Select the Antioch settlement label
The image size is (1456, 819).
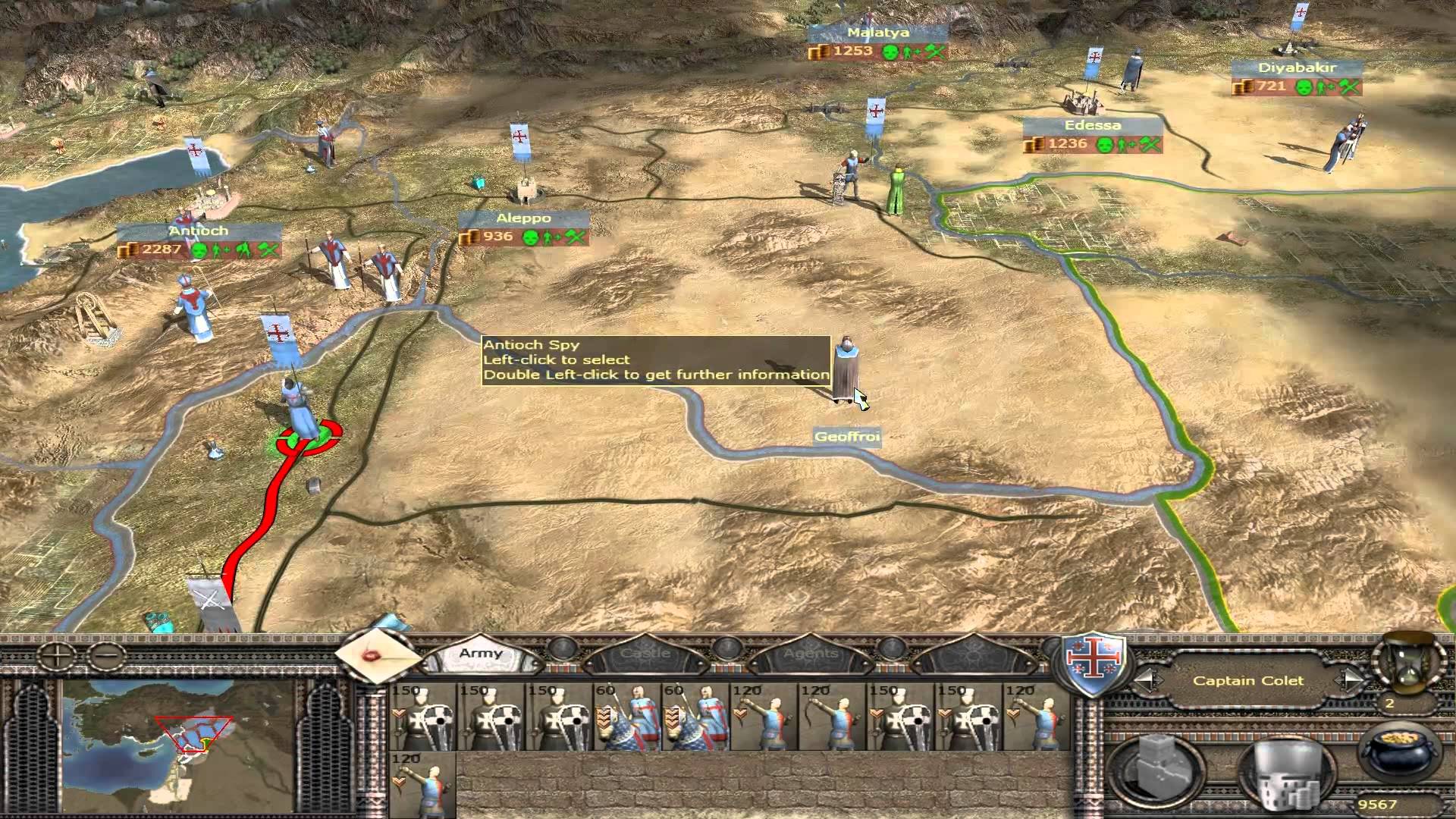199,231
